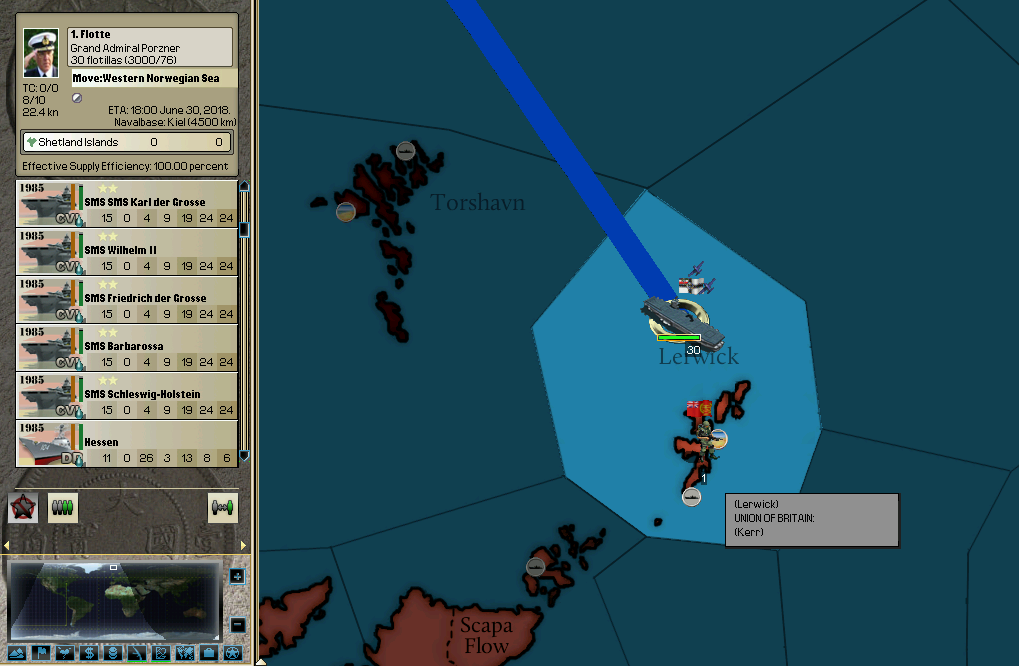Select the briefcase map mode icon
1019x666 pixels.
tap(208, 653)
